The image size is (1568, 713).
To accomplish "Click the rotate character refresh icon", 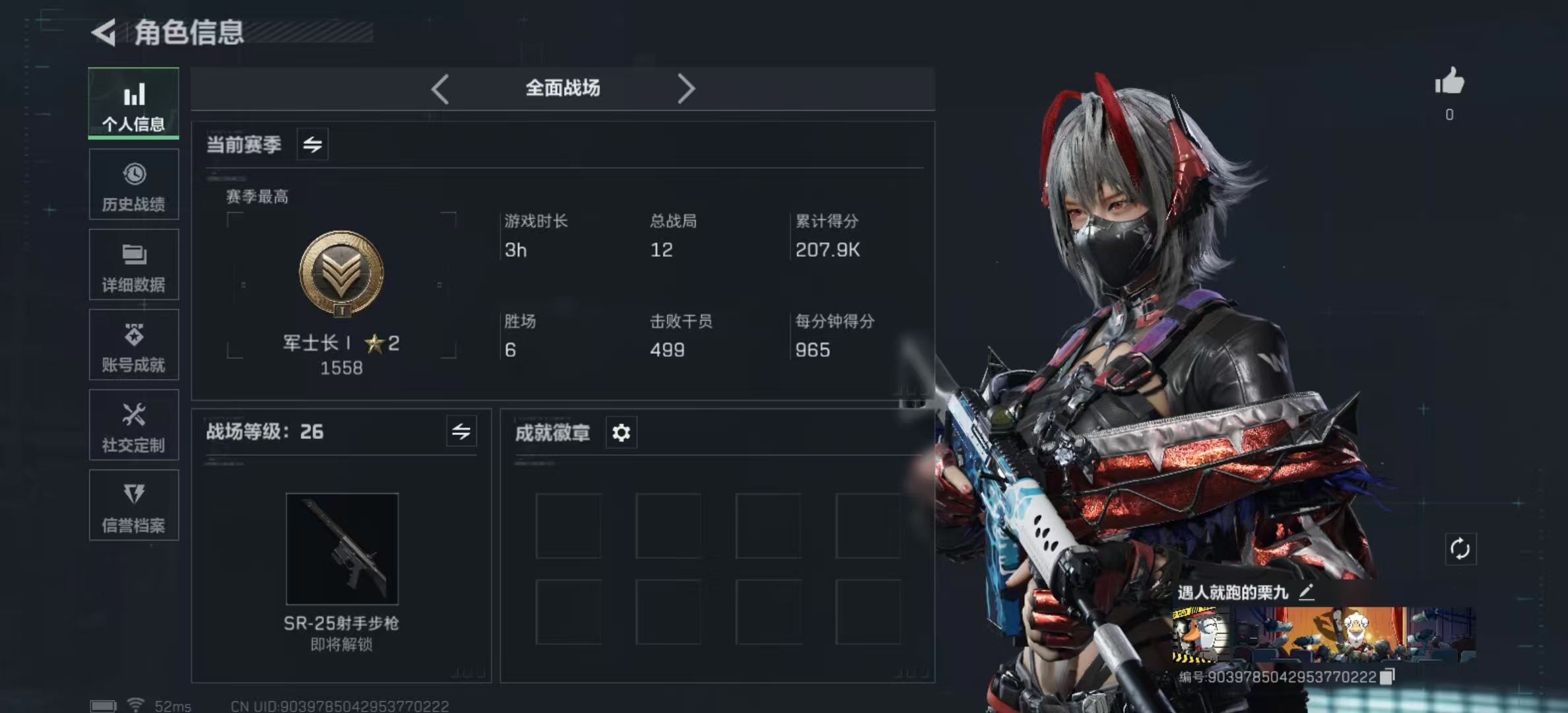I will [1460, 549].
